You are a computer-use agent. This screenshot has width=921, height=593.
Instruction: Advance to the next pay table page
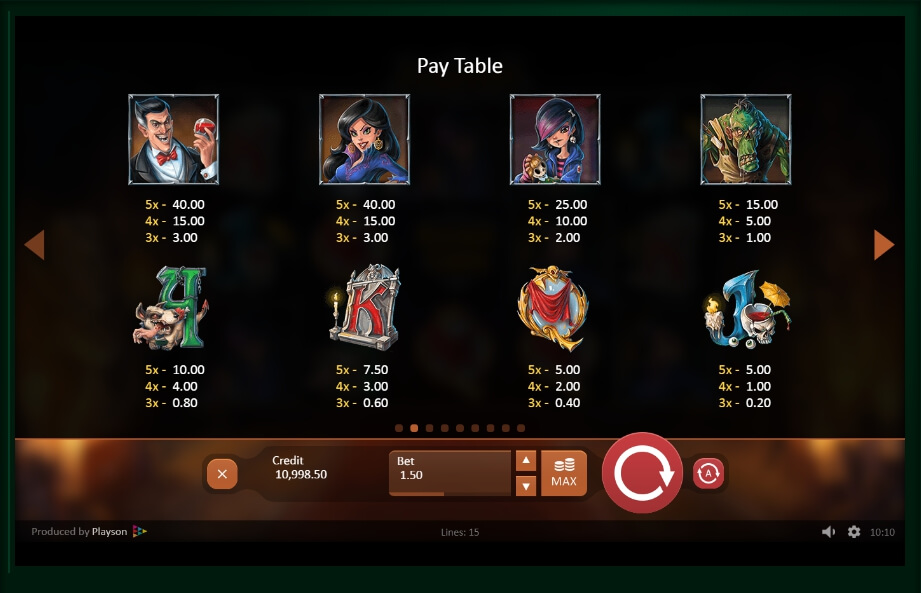(884, 244)
